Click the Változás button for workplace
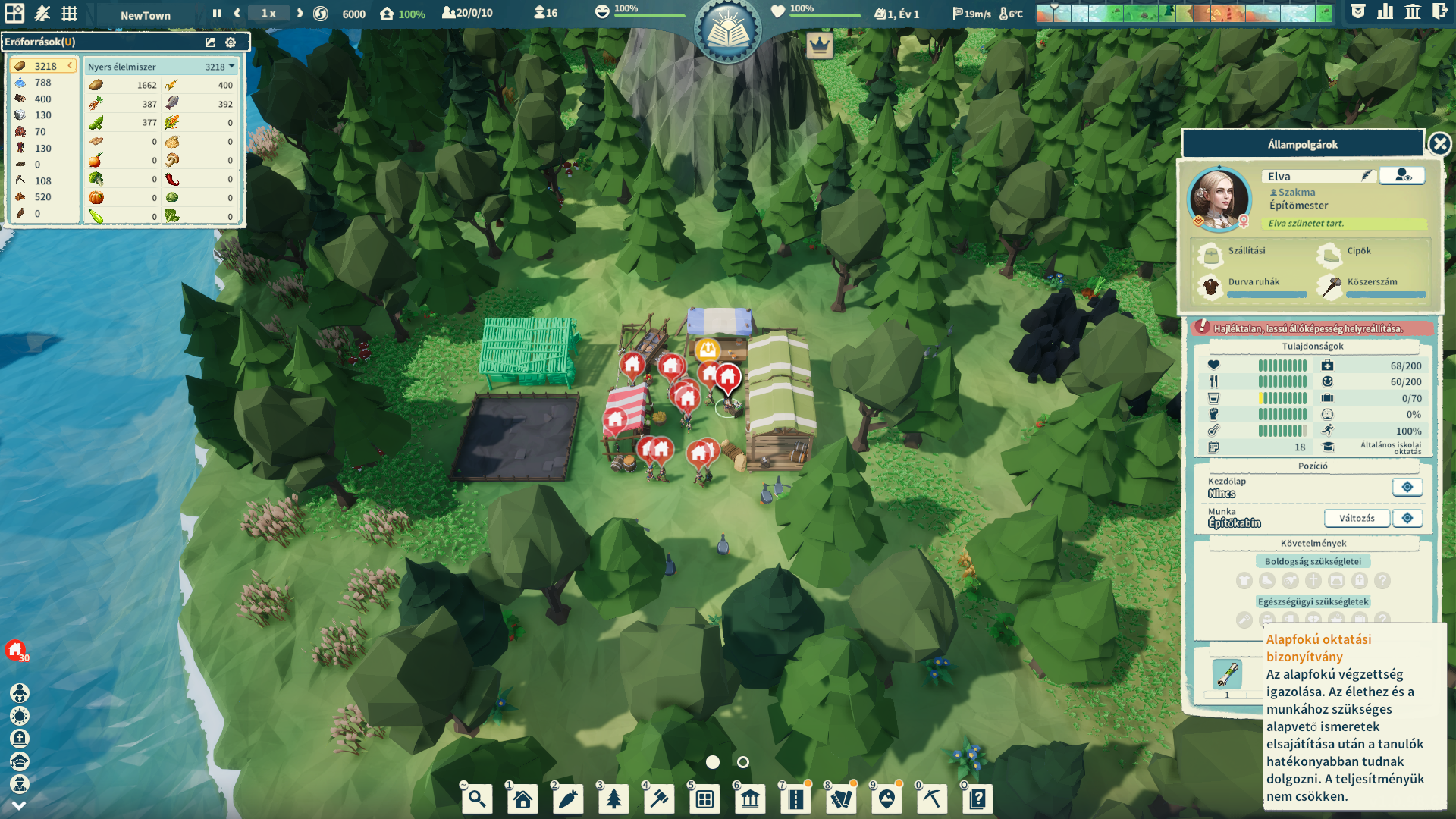The width and height of the screenshot is (1456, 819). [1356, 519]
